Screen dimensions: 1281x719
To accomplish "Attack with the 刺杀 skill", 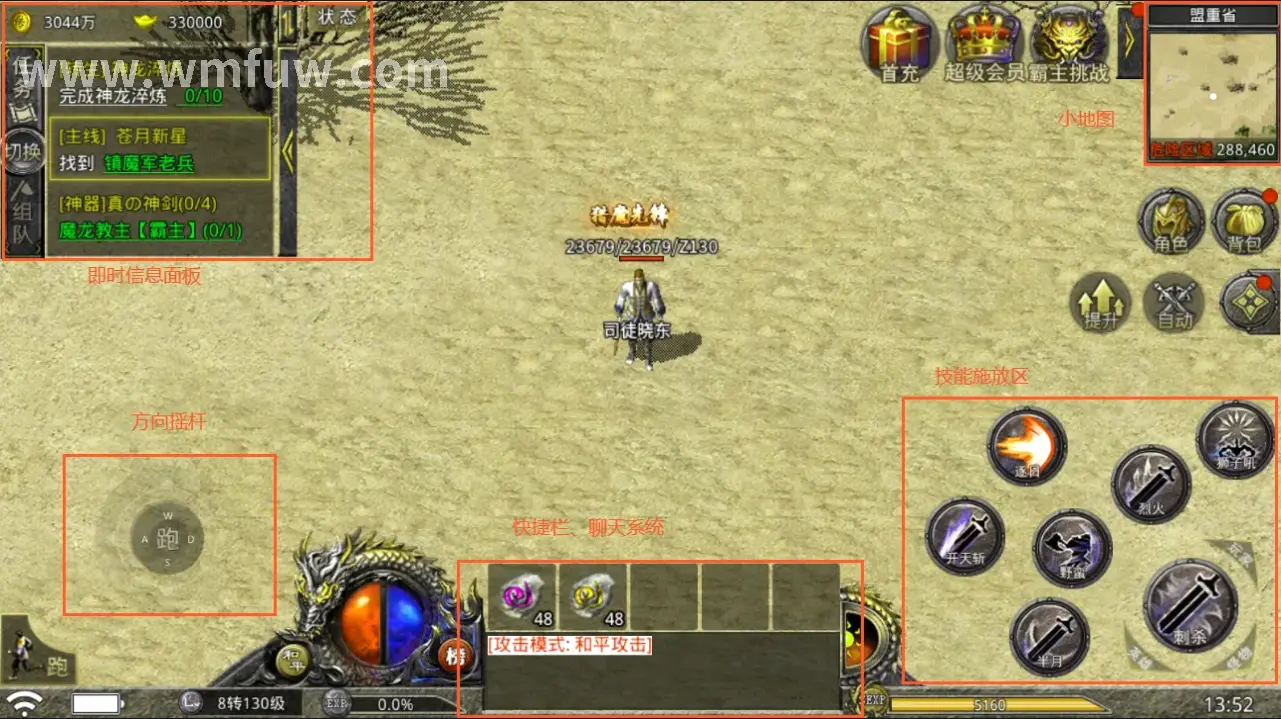I will (1190, 605).
